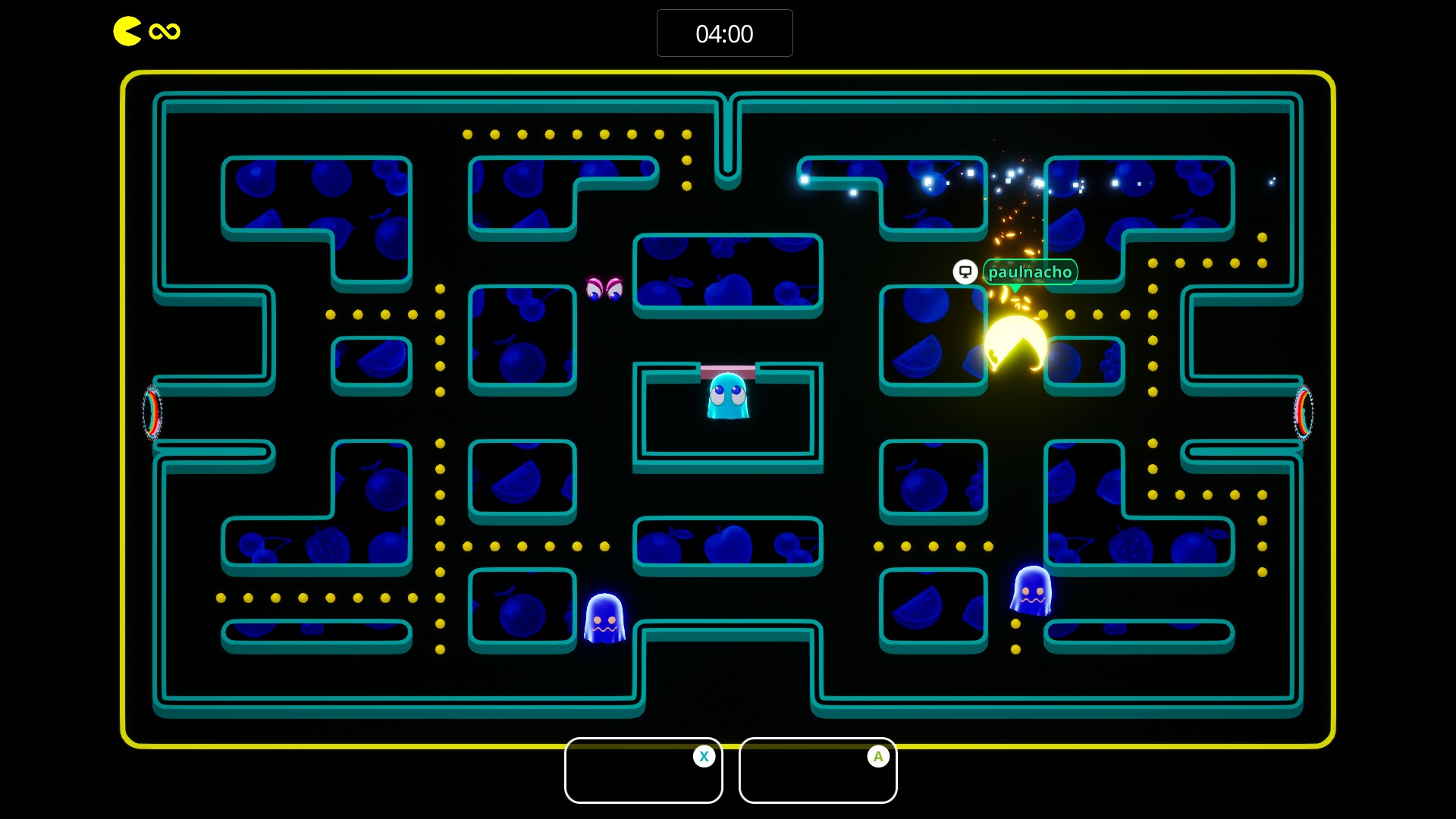Select the empty item slot marked X
Viewport: 1456px width, 819px height.
coord(643,770)
